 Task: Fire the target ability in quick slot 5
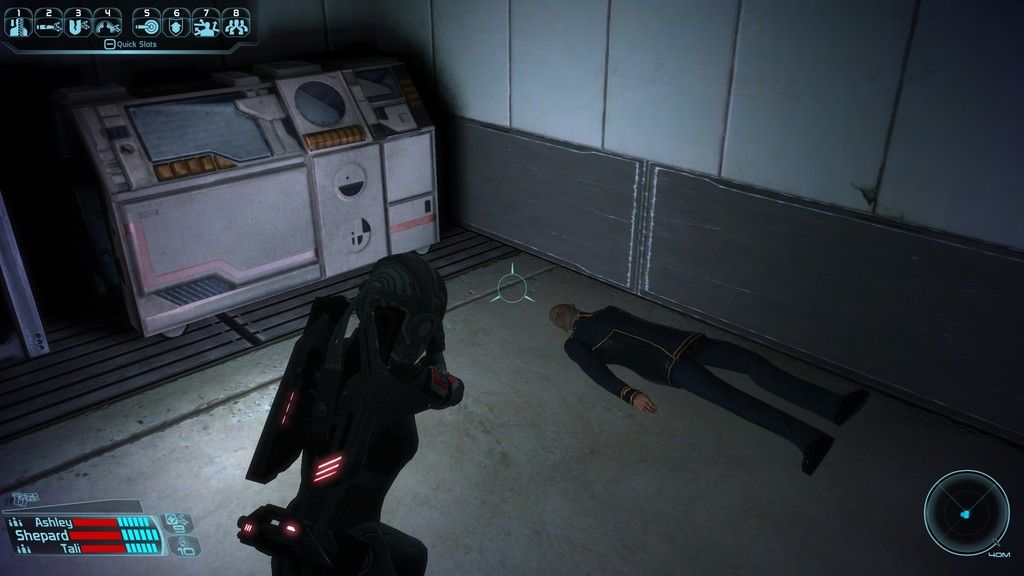tap(146, 23)
